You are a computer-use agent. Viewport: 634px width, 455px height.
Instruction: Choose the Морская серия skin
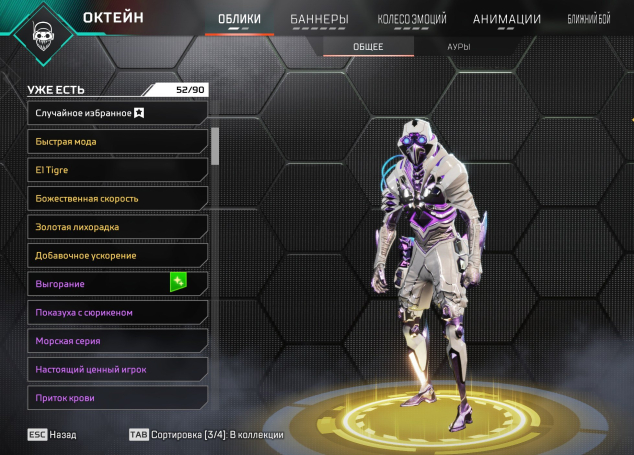coord(117,341)
